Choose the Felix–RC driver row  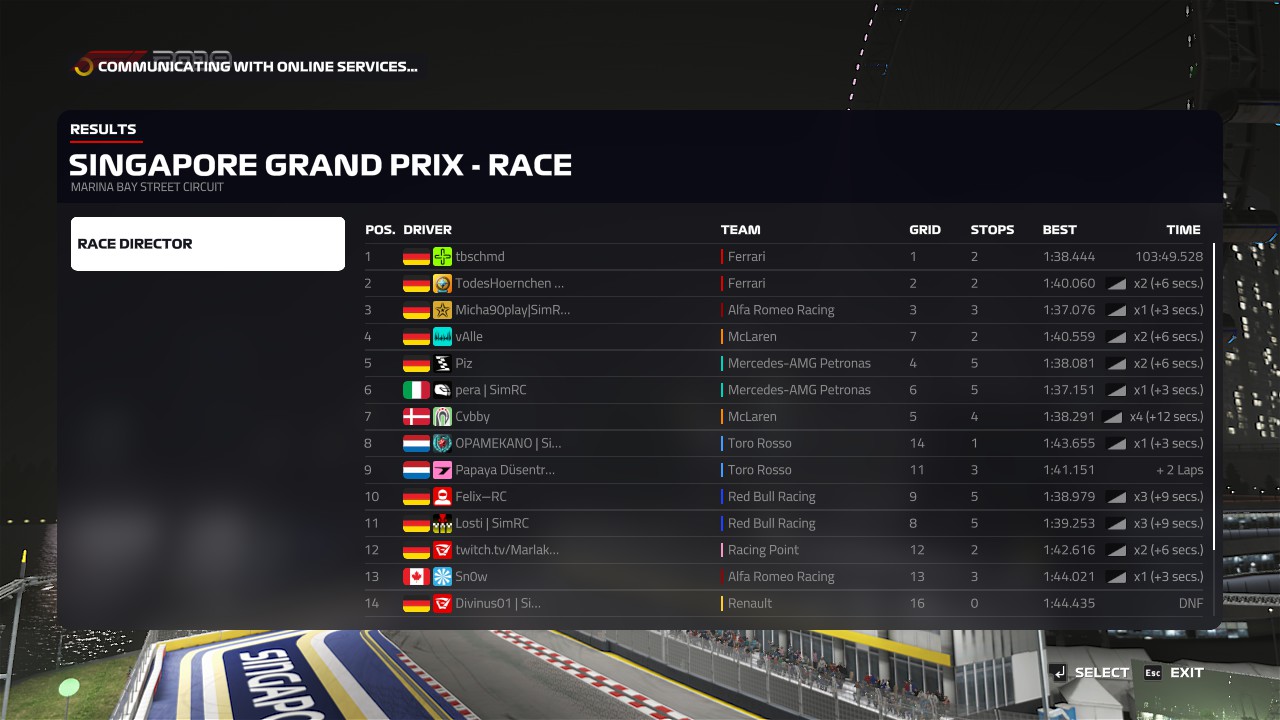coord(783,497)
